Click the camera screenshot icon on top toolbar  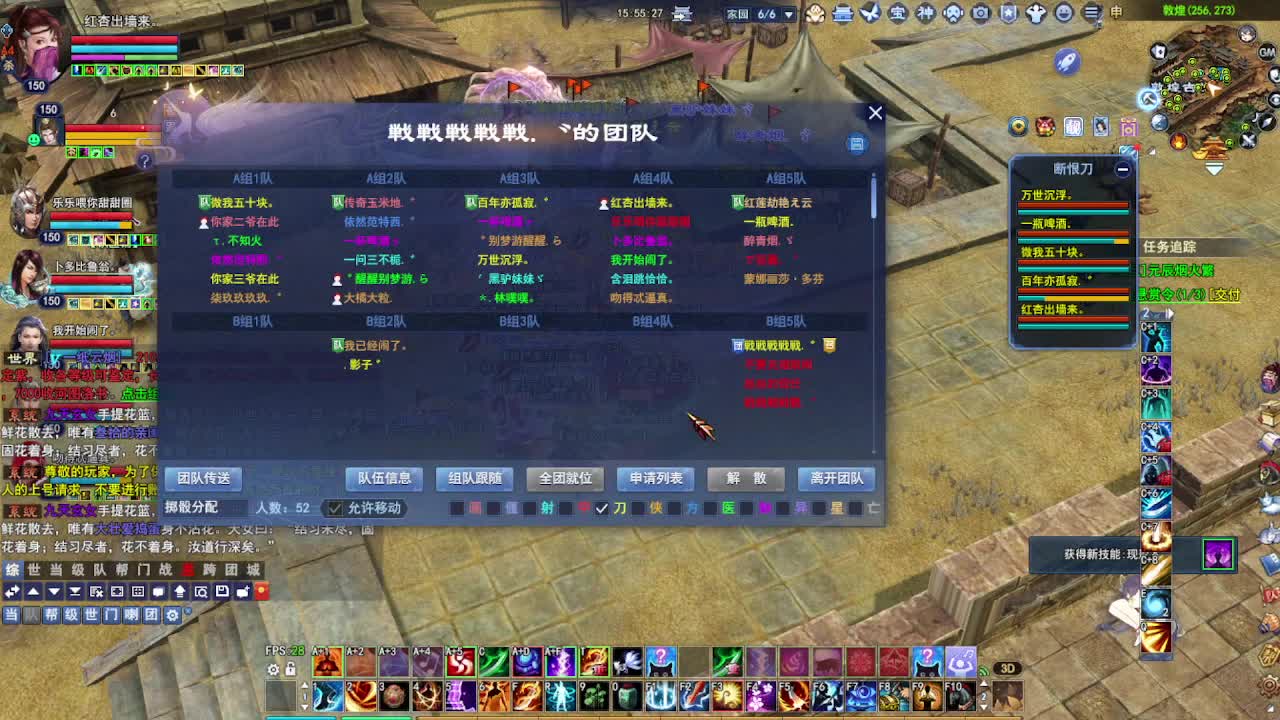point(982,14)
